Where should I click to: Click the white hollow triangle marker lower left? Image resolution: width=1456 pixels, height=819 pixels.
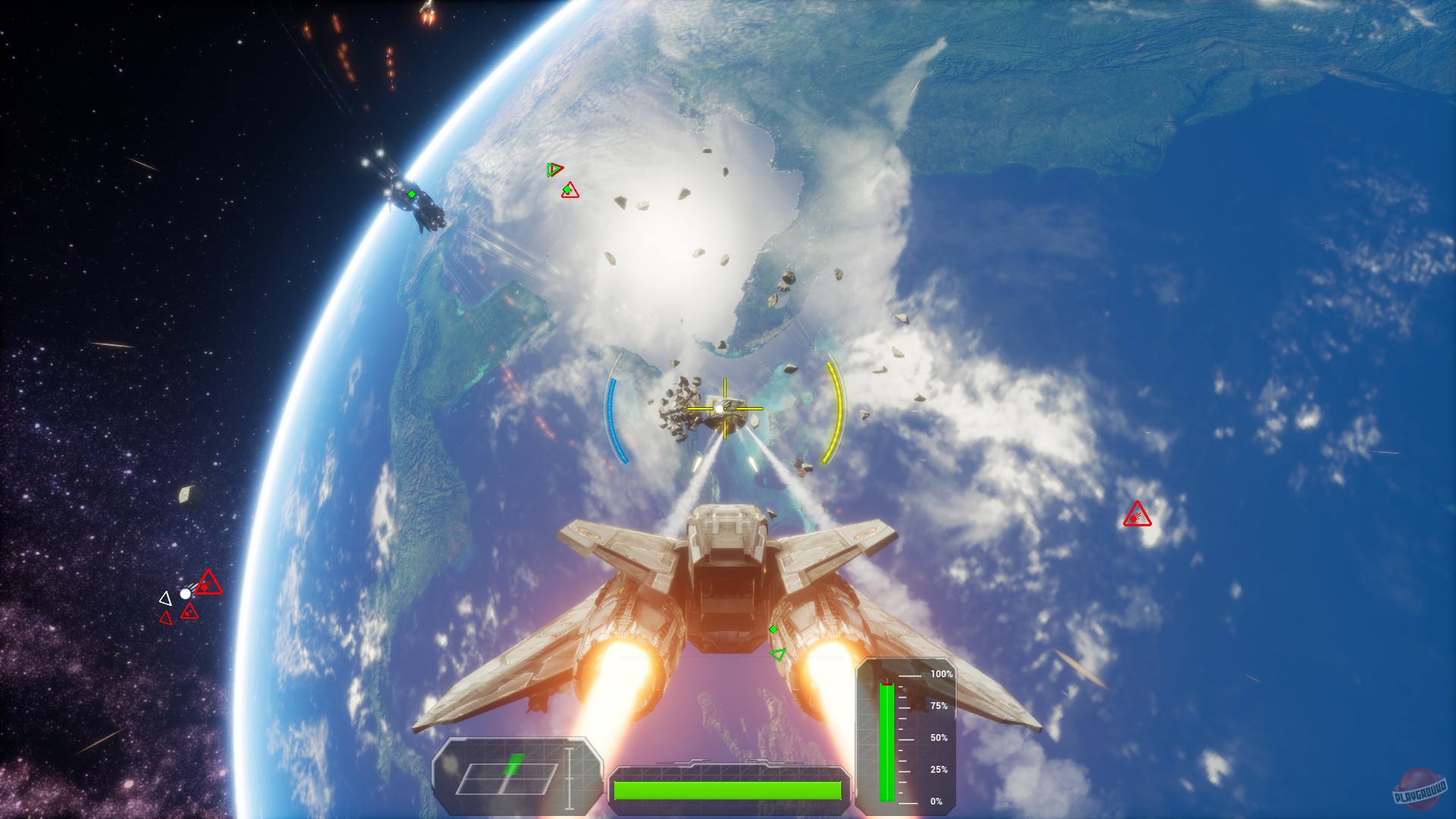(165, 598)
